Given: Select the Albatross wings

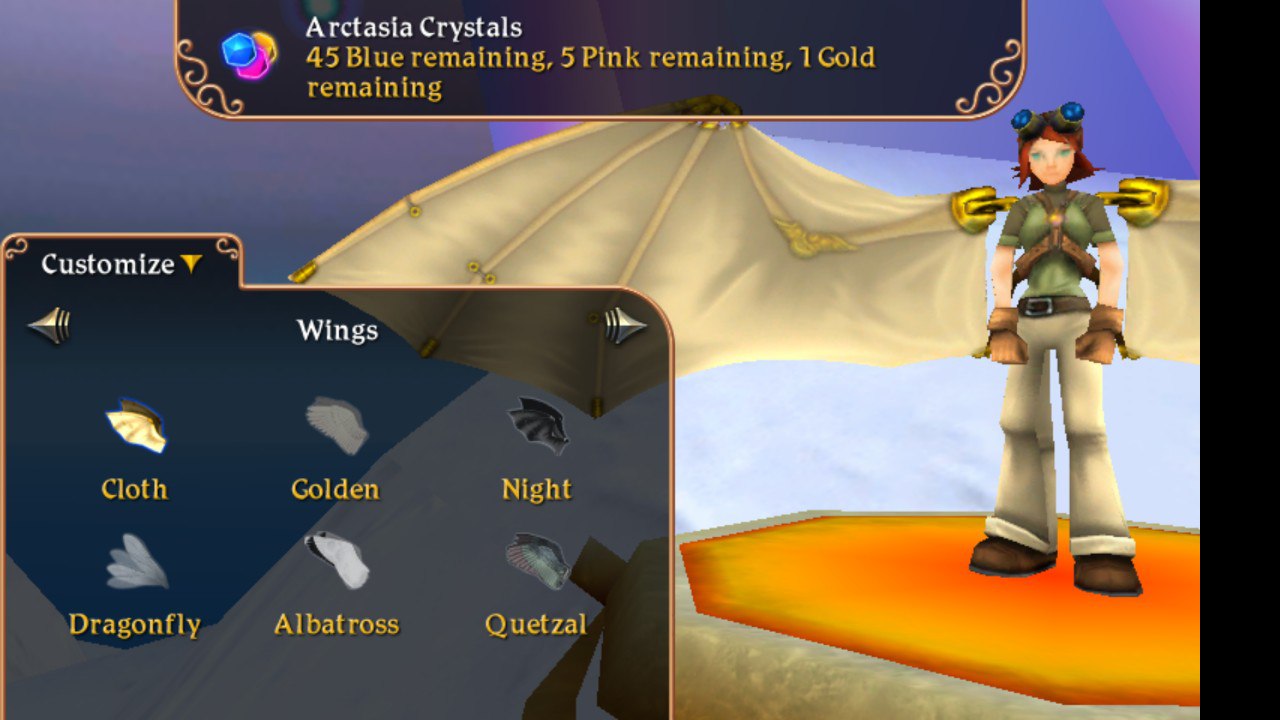Looking at the screenshot, I should tap(336, 563).
